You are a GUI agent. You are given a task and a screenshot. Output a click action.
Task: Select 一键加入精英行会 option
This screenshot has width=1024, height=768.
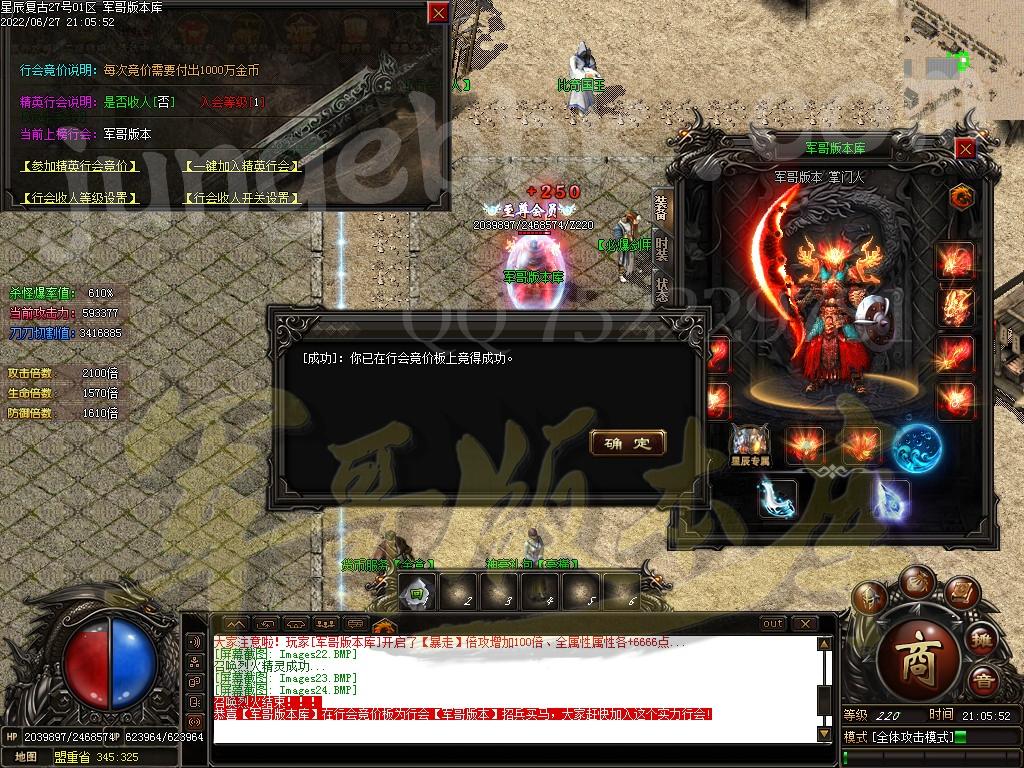[241, 166]
